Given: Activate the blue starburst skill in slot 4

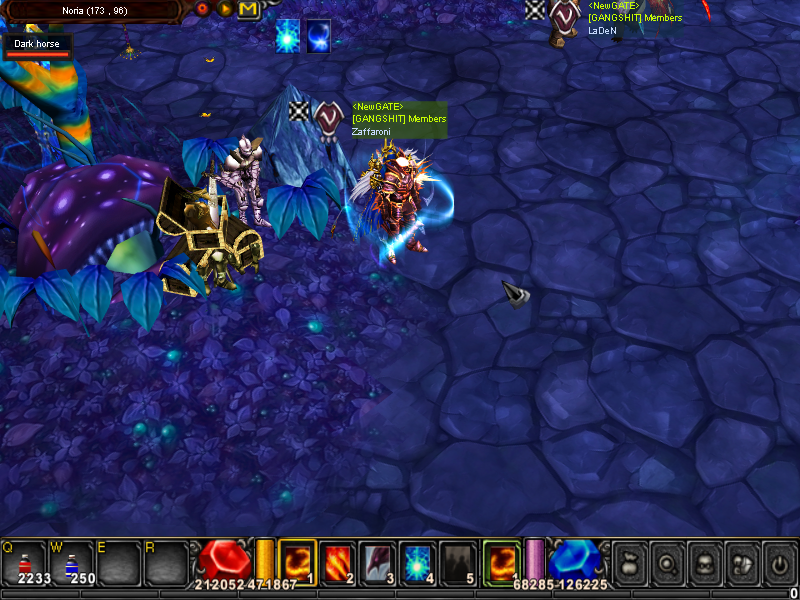Looking at the screenshot, I should 418,561.
